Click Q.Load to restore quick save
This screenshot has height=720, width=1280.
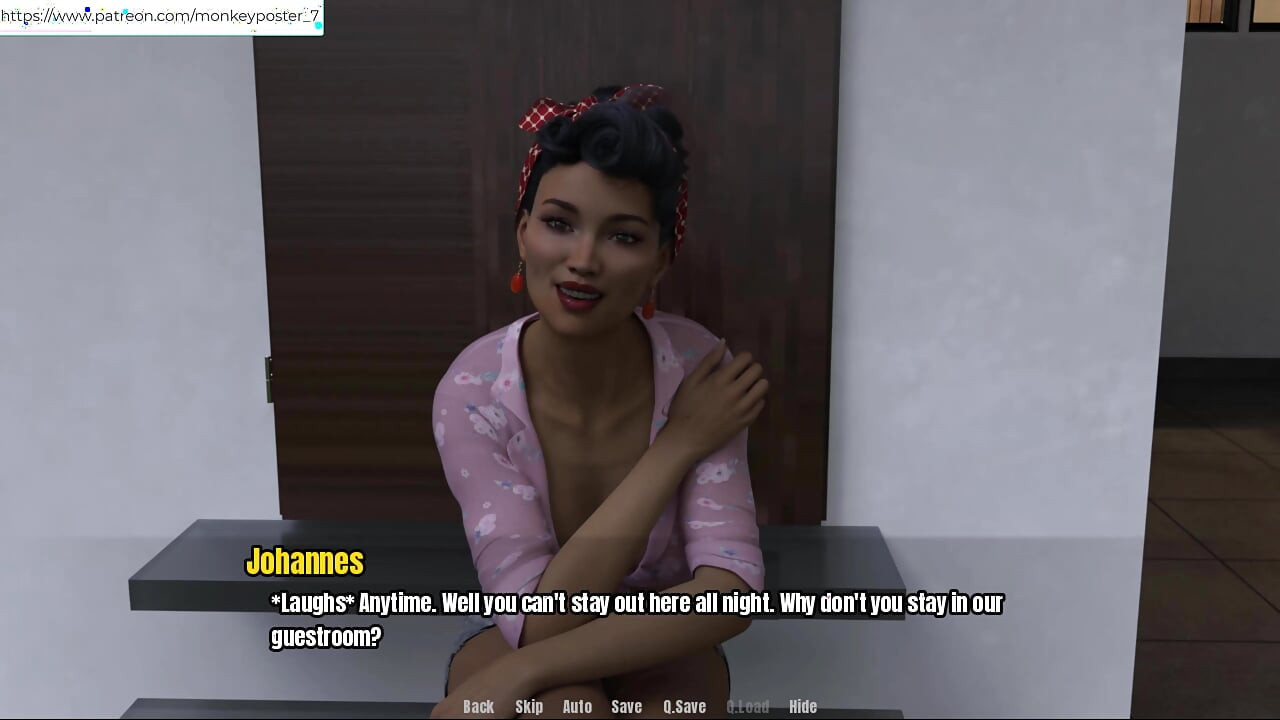[748, 706]
